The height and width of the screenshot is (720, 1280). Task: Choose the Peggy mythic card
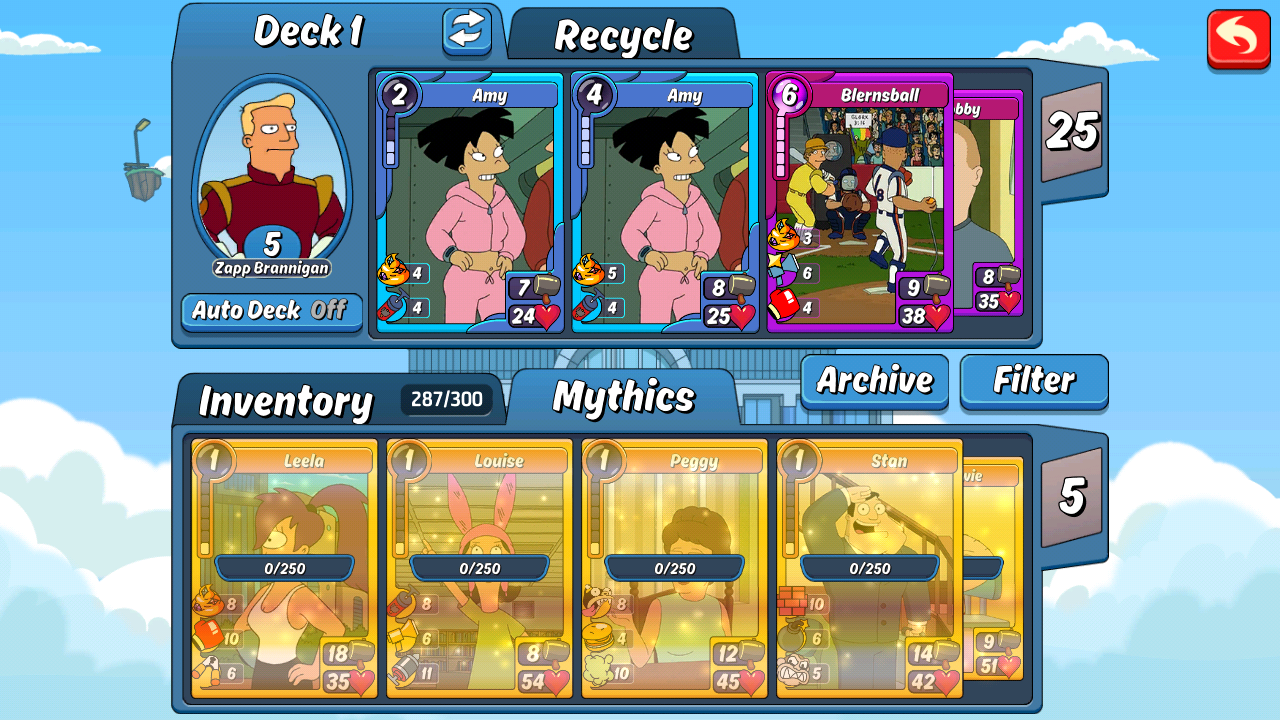tap(675, 568)
